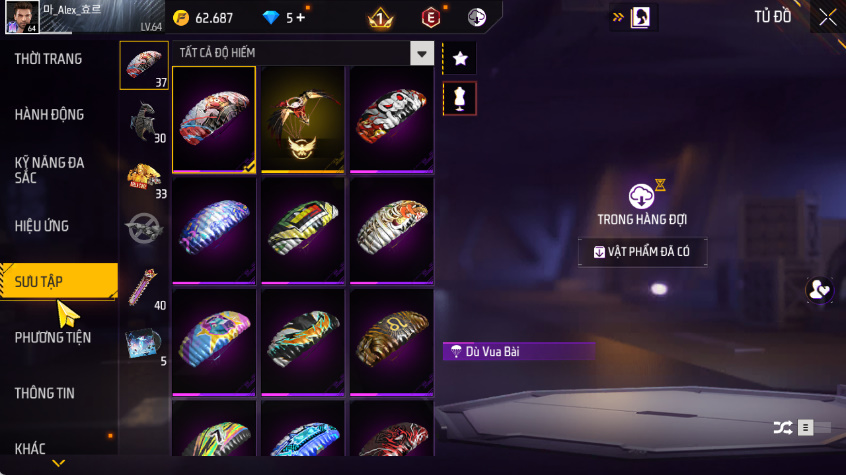Viewport: 846px width, 475px height.
Task: Open the Thời Trang category
Action: click(x=48, y=59)
